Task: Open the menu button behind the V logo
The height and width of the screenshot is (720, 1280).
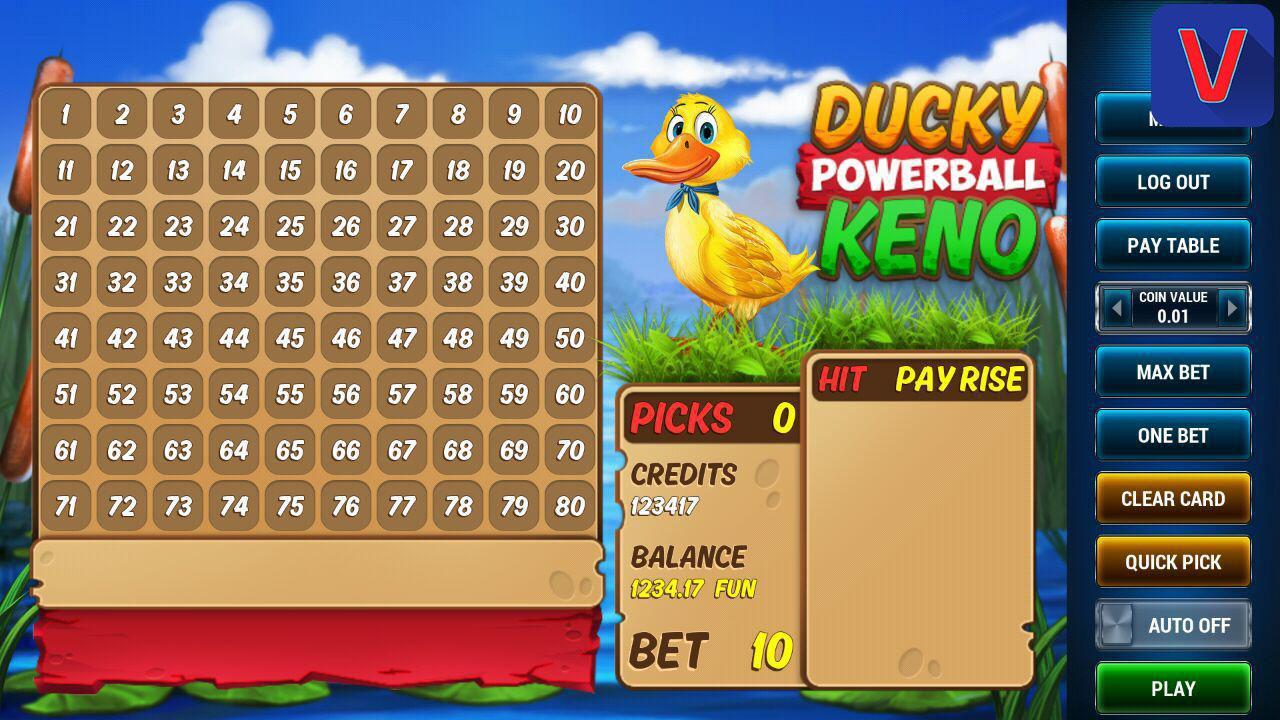Action: pos(1172,118)
